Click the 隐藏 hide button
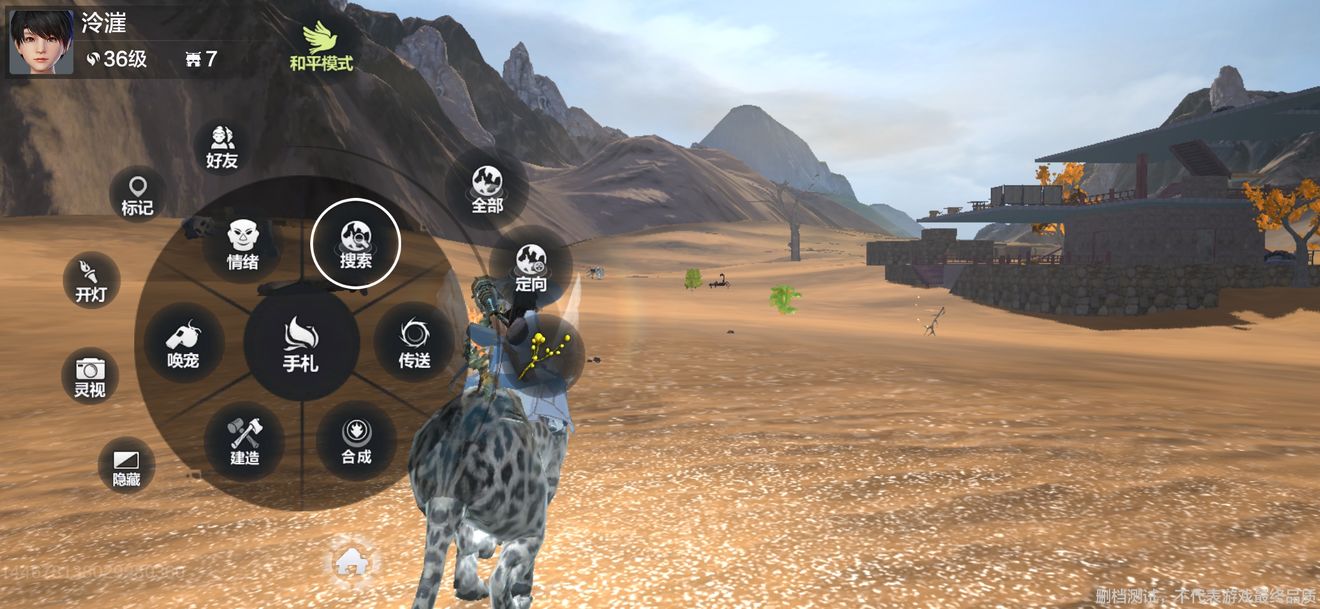The width and height of the screenshot is (1320, 609). (x=126, y=467)
